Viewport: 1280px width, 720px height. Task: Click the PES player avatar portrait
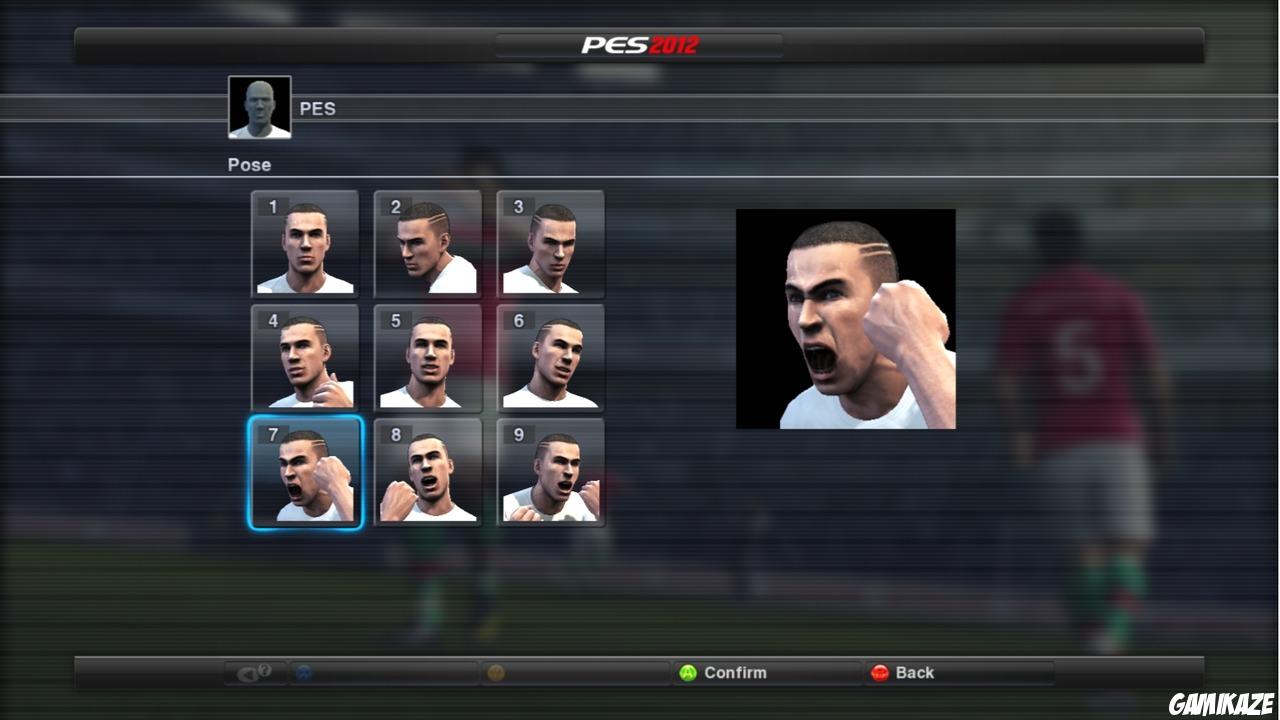coord(259,105)
